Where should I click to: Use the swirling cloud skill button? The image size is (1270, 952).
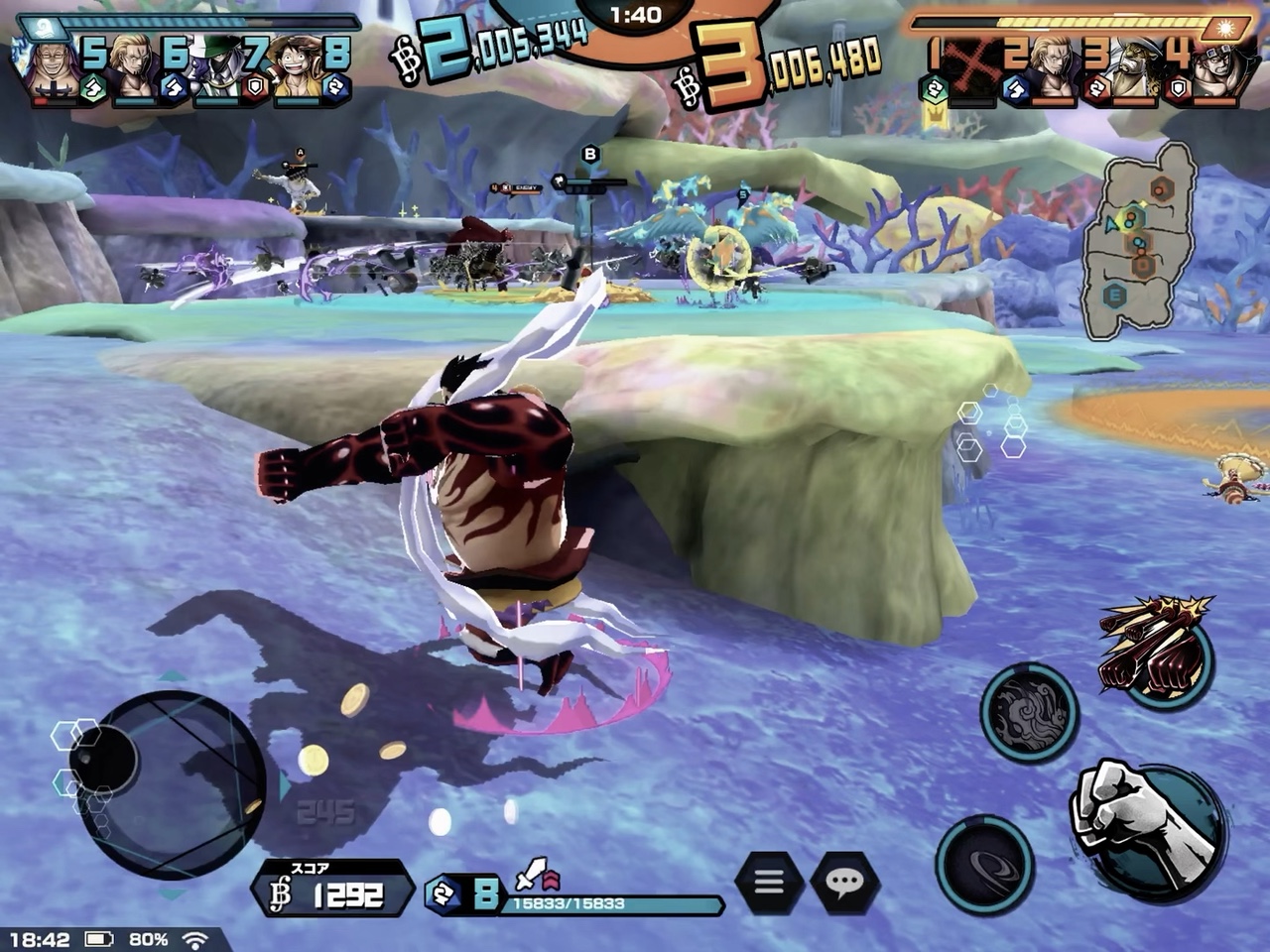point(1029,712)
